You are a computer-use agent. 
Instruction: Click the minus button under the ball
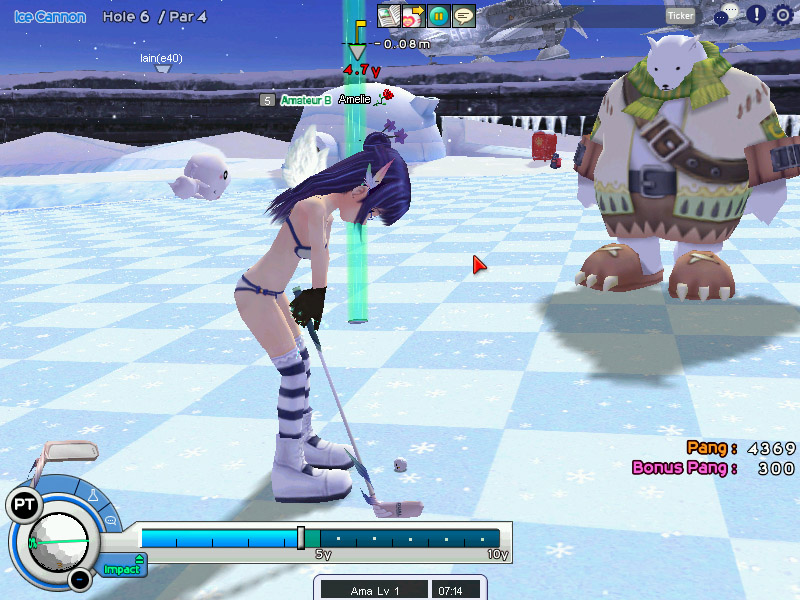point(79,578)
